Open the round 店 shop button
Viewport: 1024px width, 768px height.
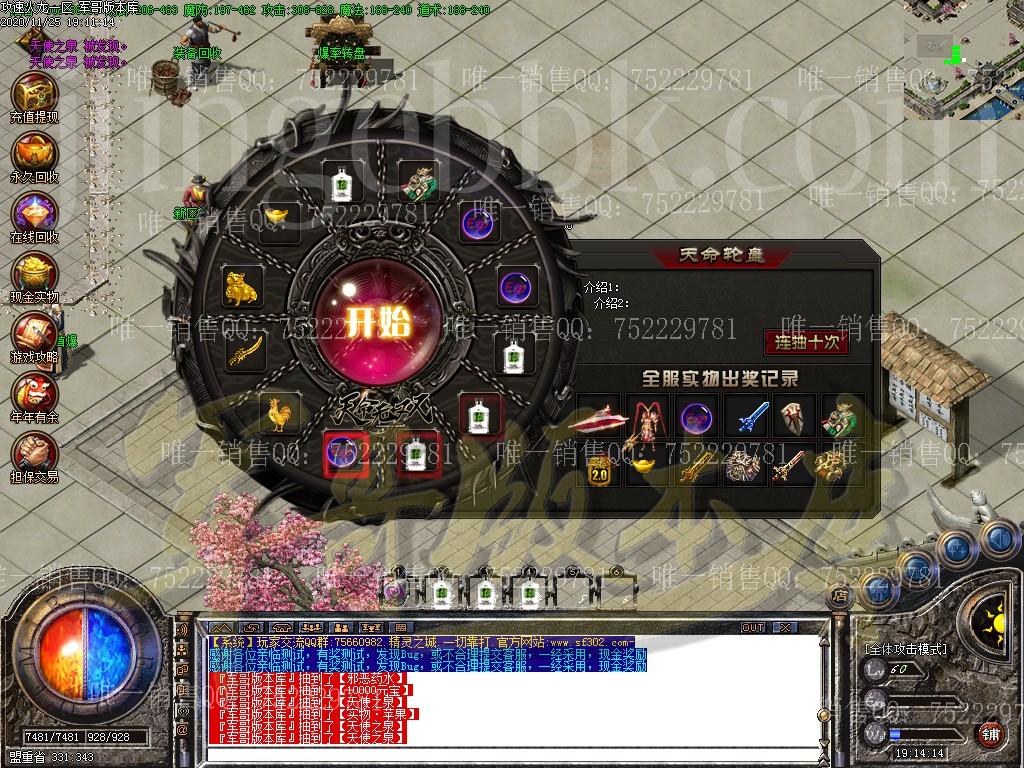coord(841,596)
